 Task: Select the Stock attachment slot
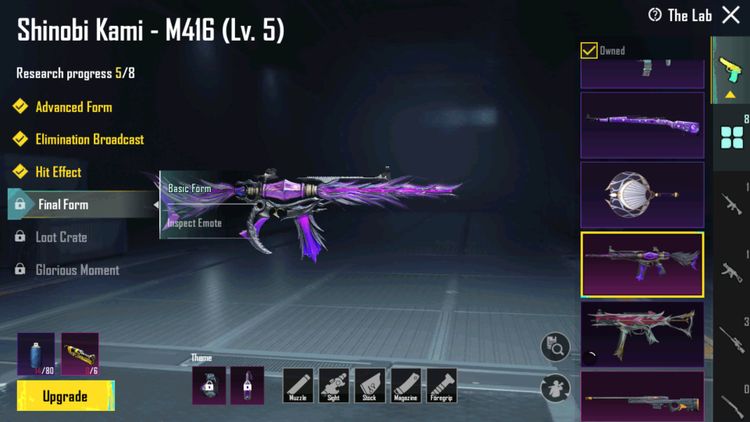pos(370,385)
